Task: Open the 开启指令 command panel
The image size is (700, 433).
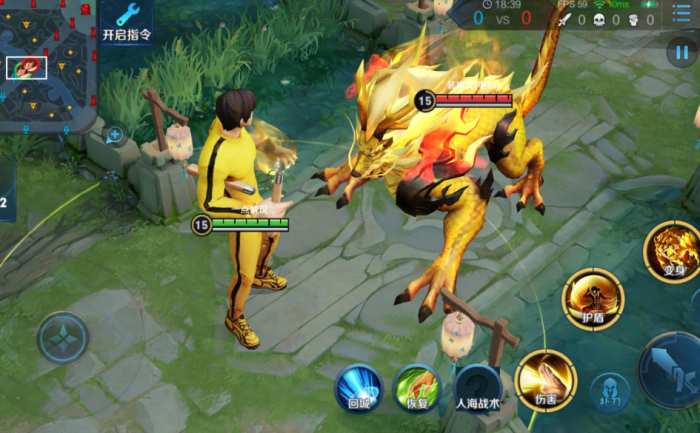Action: point(127,21)
